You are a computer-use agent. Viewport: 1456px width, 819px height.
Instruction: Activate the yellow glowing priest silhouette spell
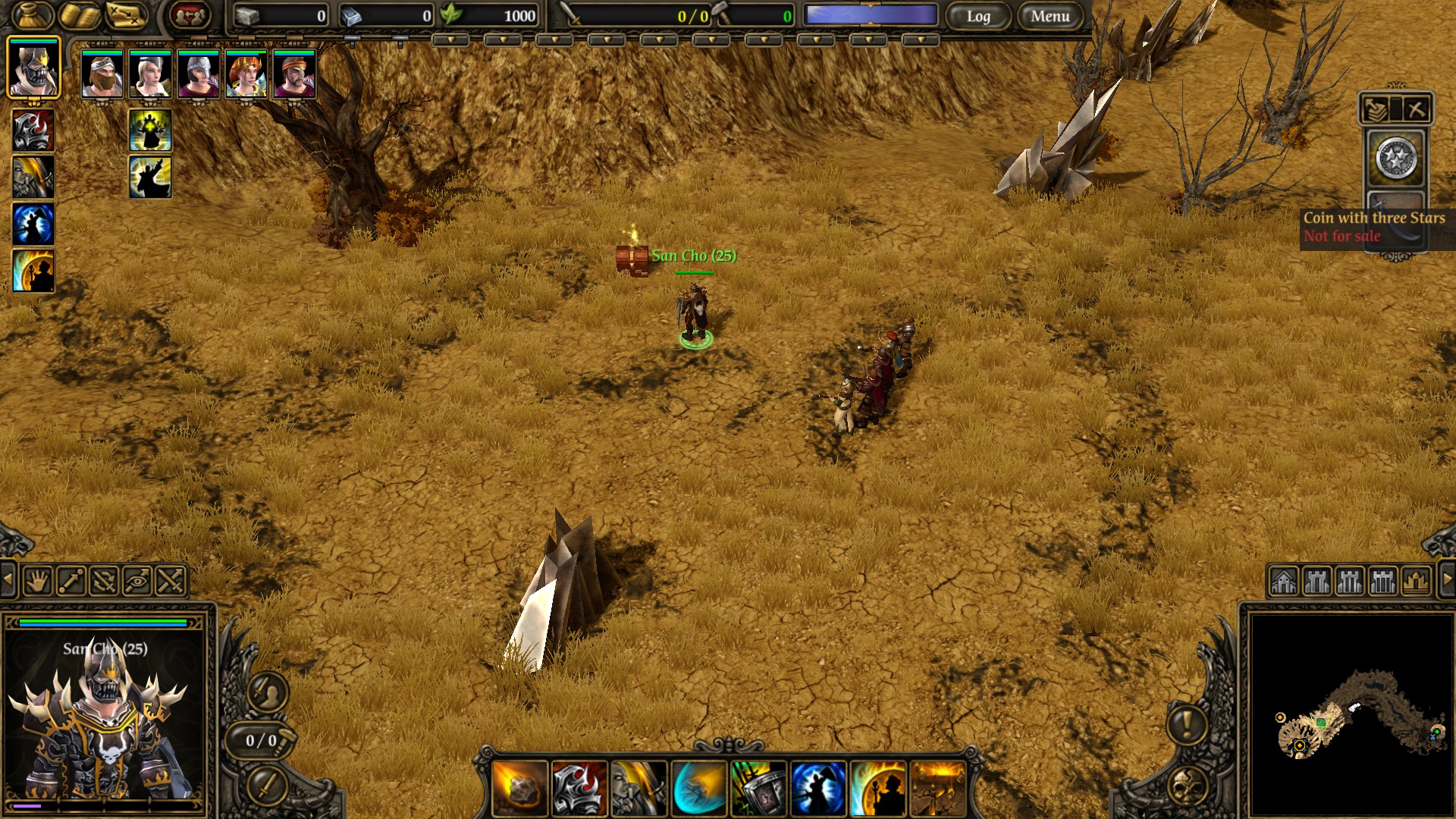click(x=150, y=130)
